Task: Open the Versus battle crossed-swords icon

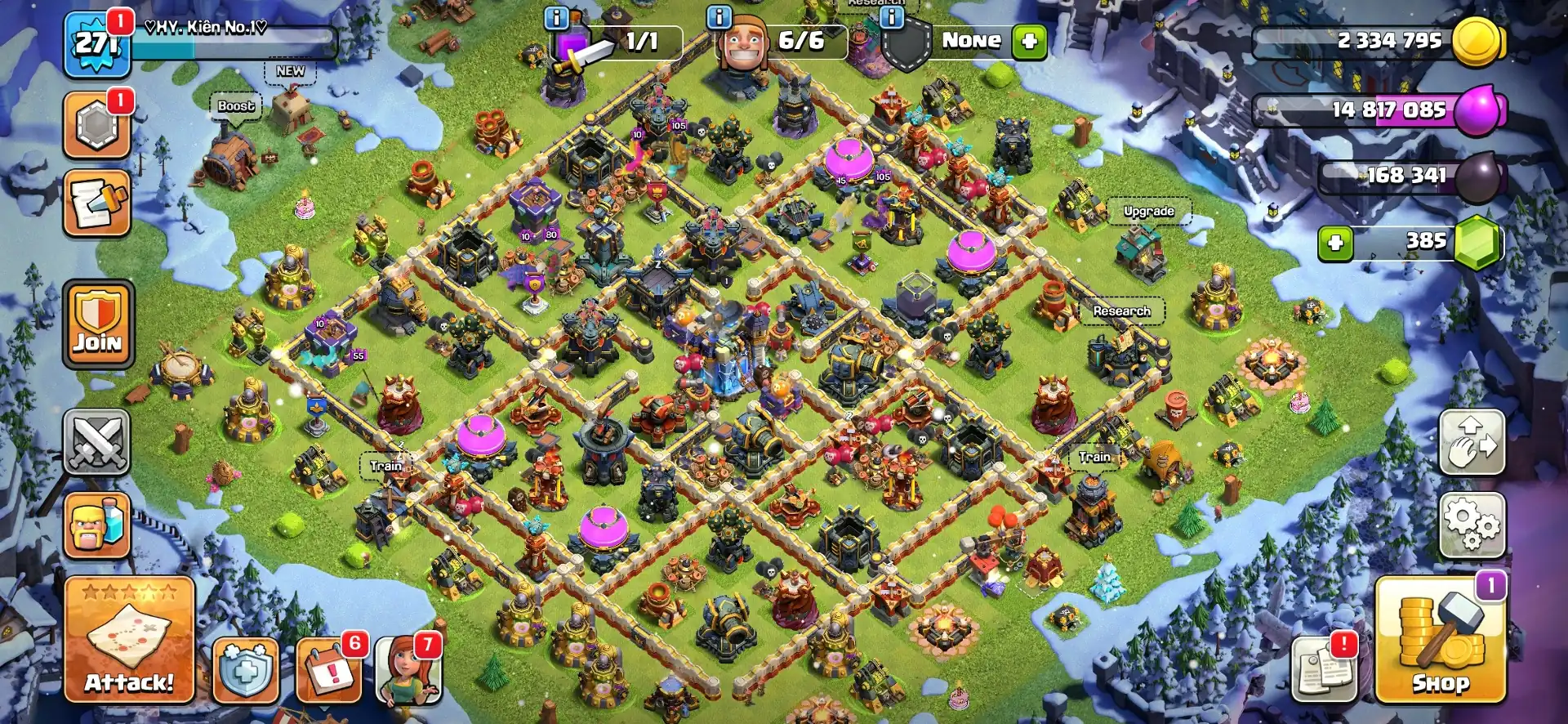Action: (x=97, y=441)
